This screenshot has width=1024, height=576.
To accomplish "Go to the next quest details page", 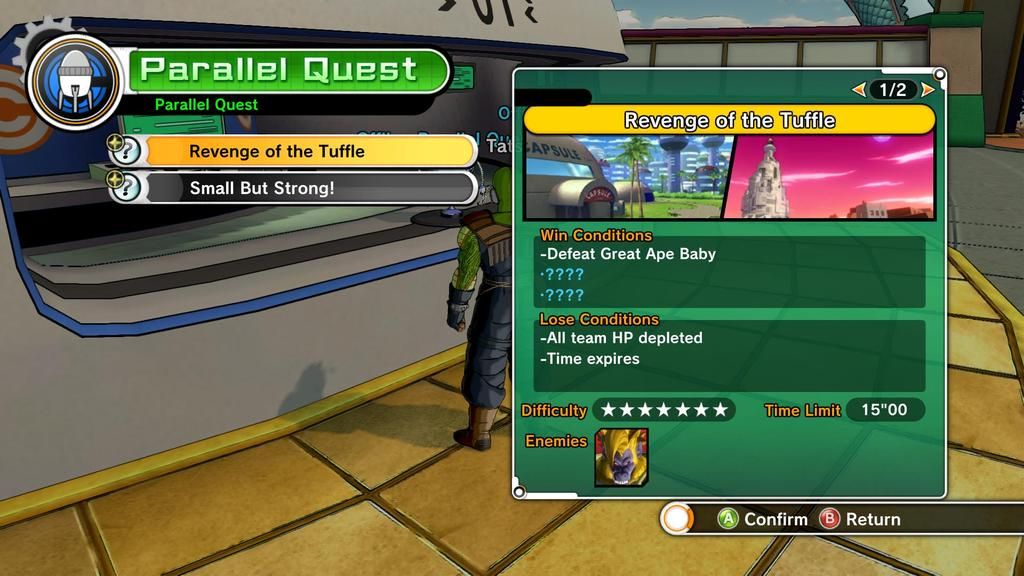I will [928, 90].
